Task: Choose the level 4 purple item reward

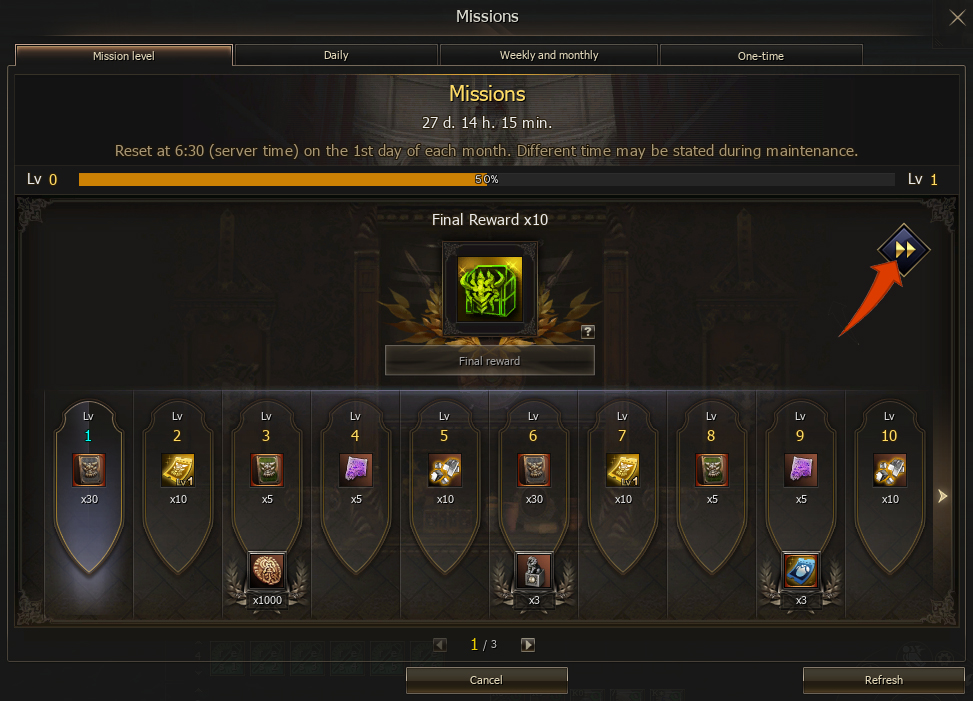Action: point(355,469)
